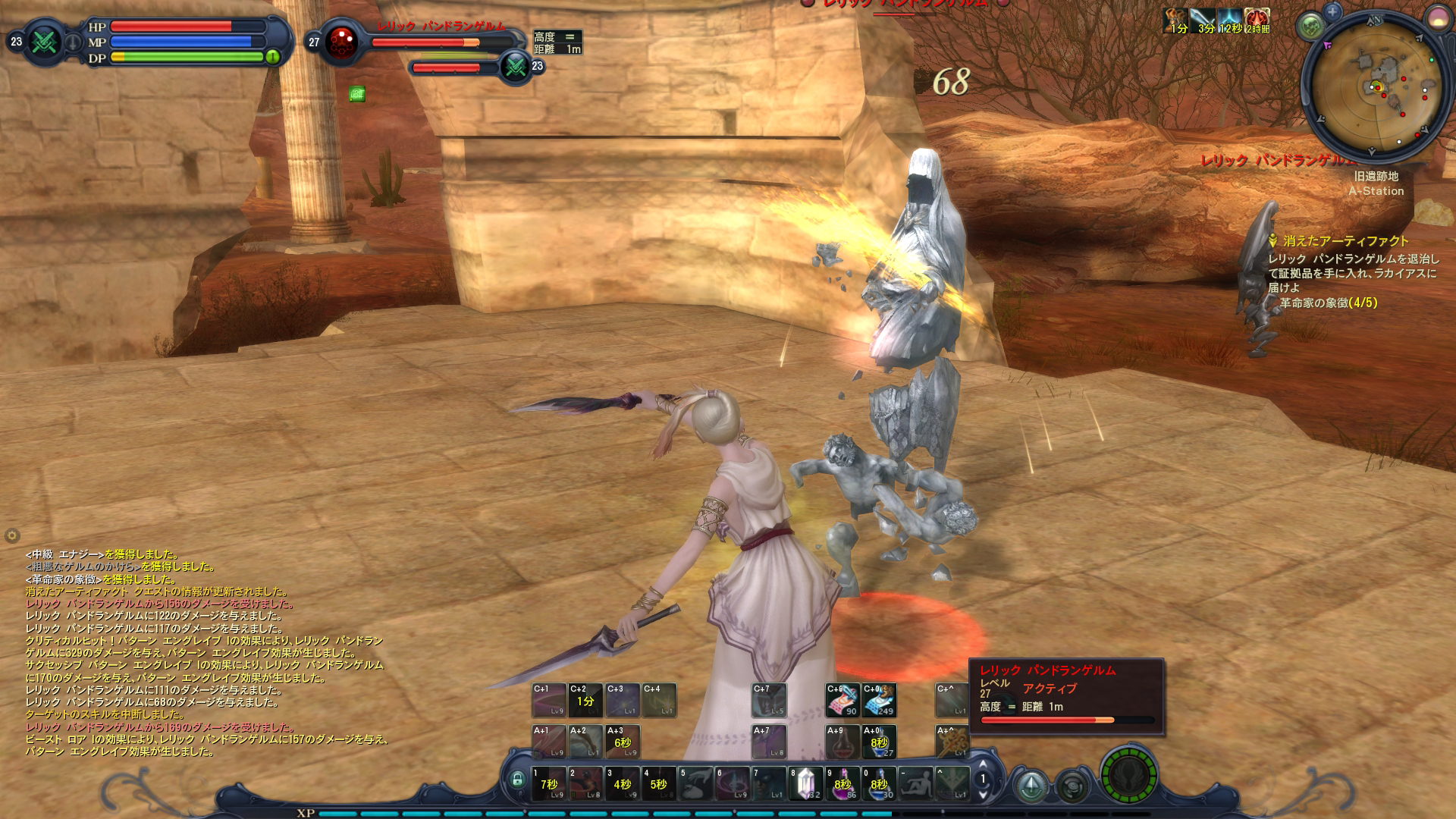Switch hotbar page with the up arrow
The width and height of the screenshot is (1456, 819).
coord(984,765)
